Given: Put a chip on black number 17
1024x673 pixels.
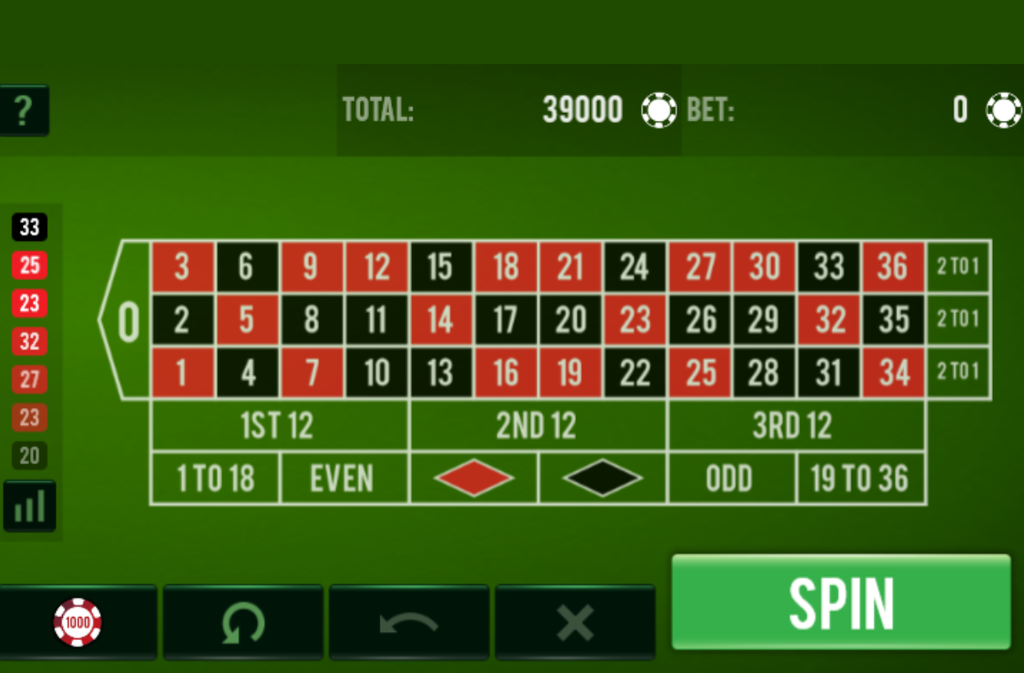Looking at the screenshot, I should (x=505, y=320).
